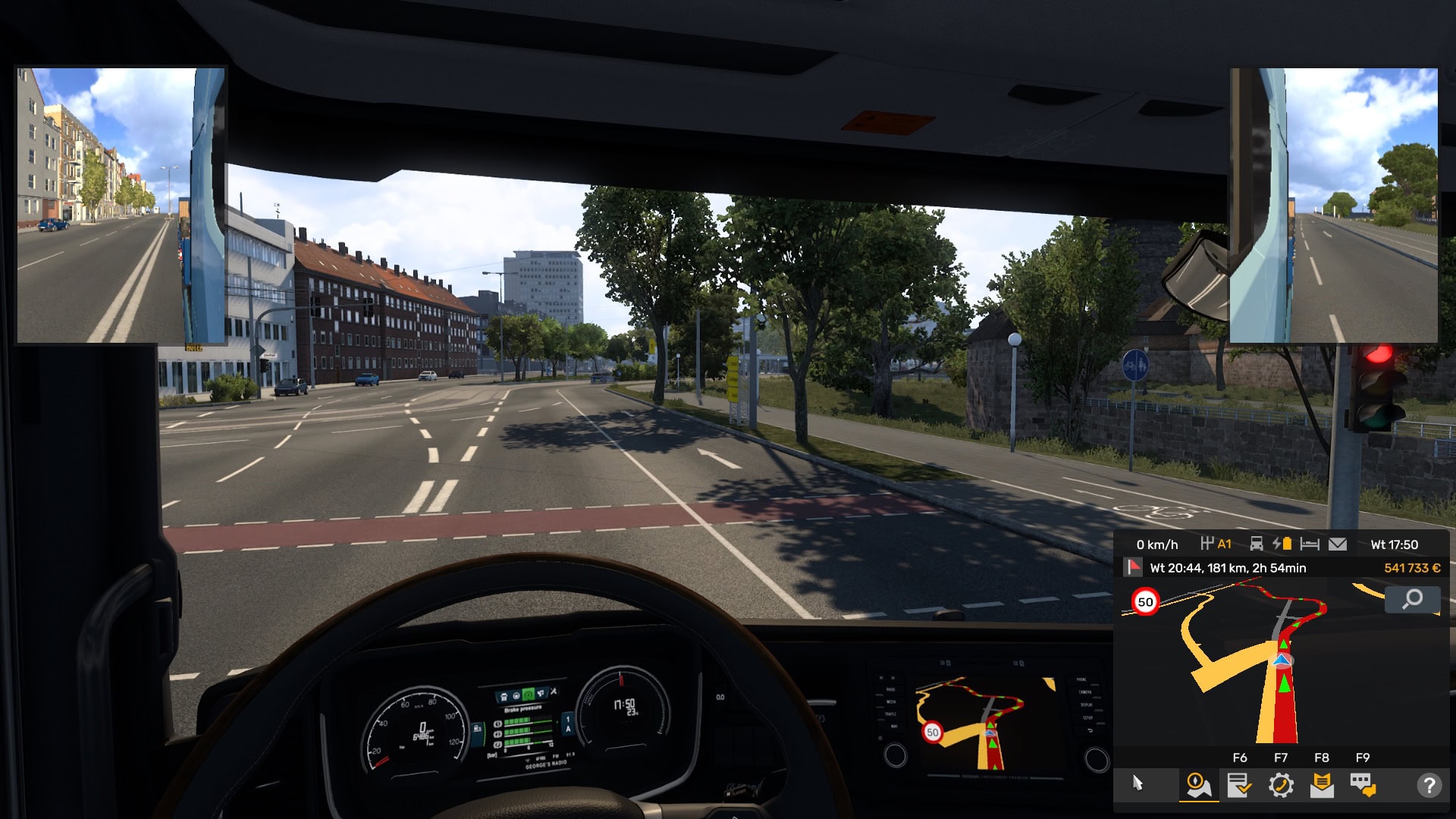
Task: Toggle the CAMERA button on the dashboard screen
Action: click(1084, 692)
